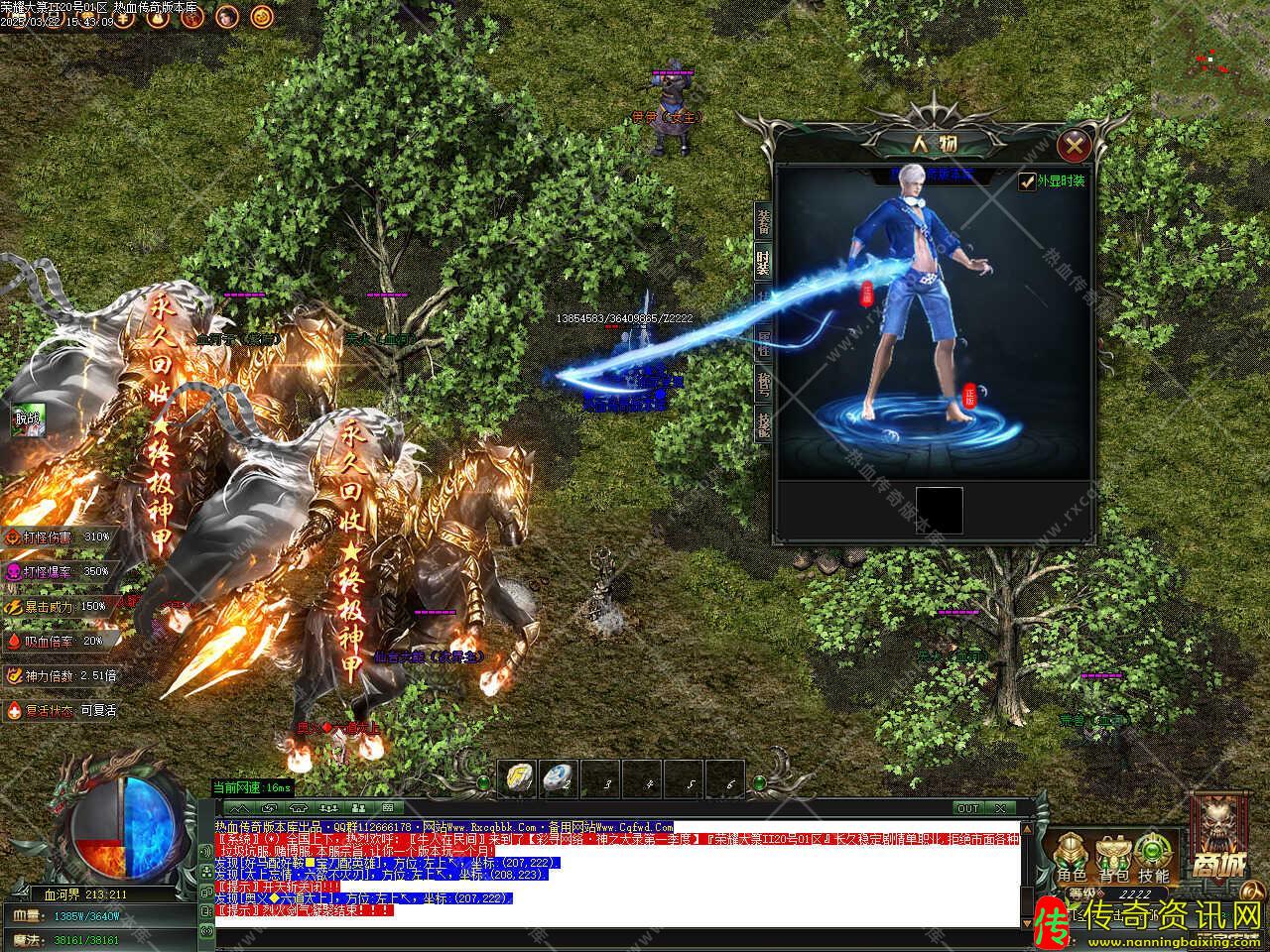
Task: Click the empty black slot in the character panel
Action: pyautogui.click(x=939, y=510)
